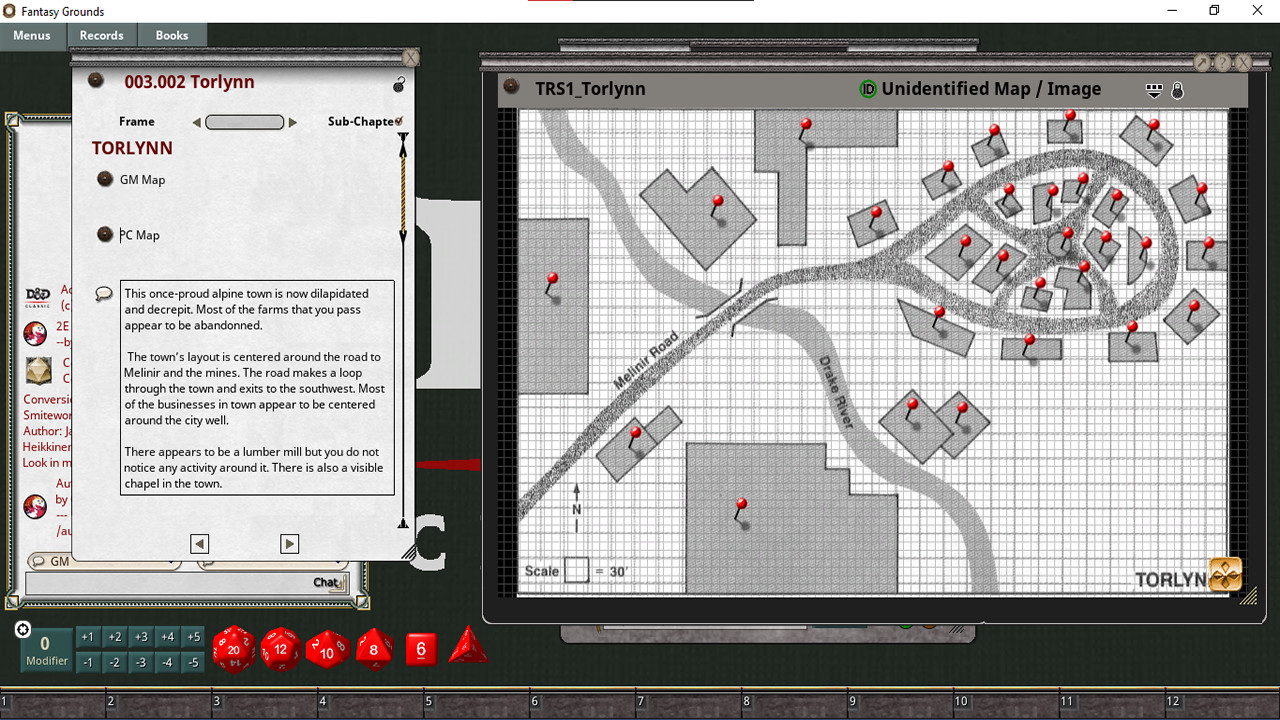Click the speech bubble beside the town description
The height and width of the screenshot is (720, 1280).
[x=103, y=292]
